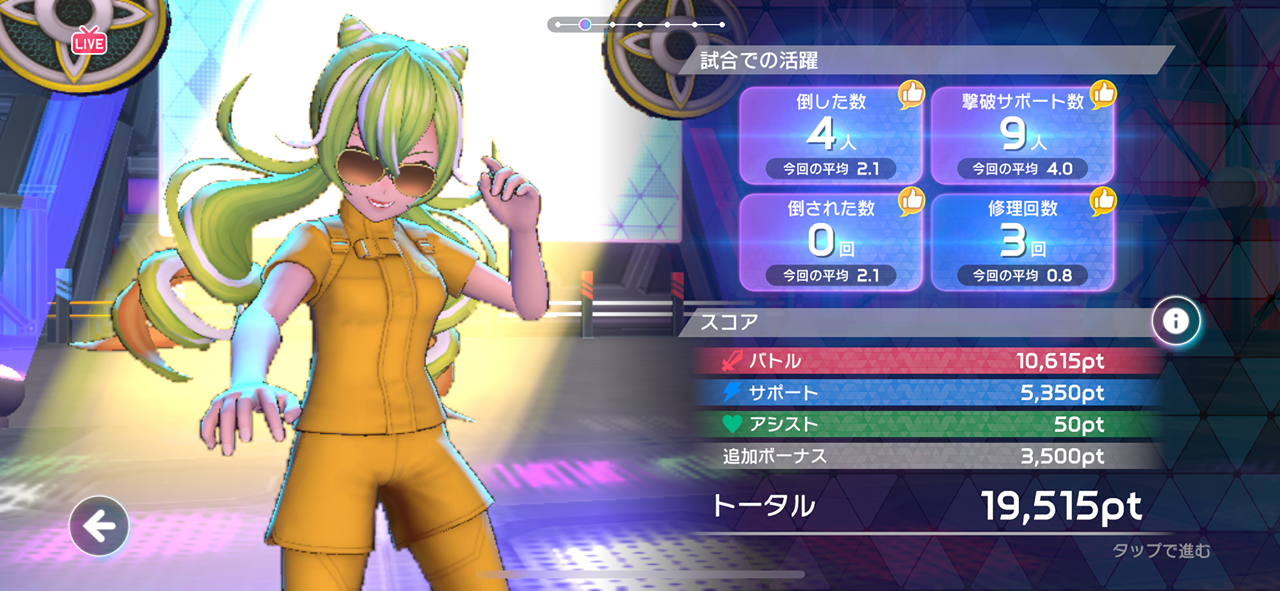The image size is (1280, 591).
Task: Go back with the arrow button
Action: pyautogui.click(x=99, y=526)
